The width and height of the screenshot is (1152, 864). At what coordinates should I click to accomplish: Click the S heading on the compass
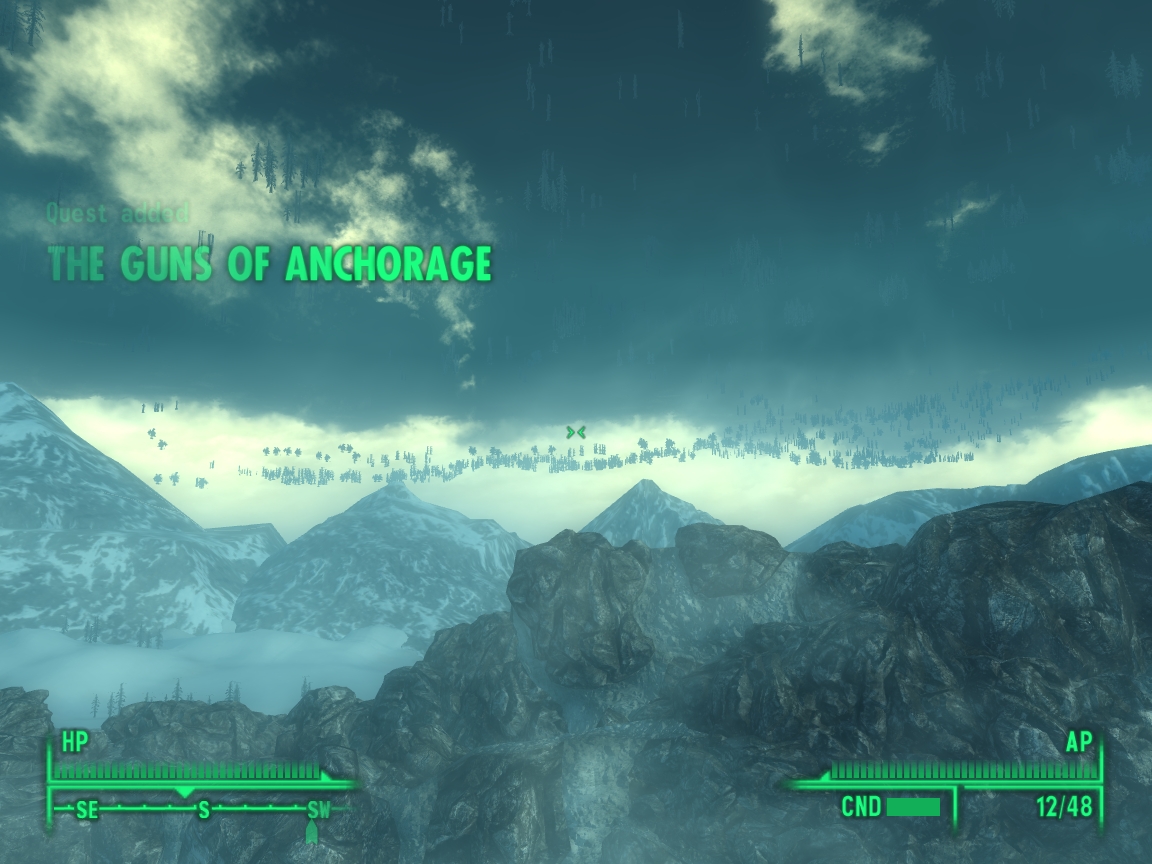(204, 810)
